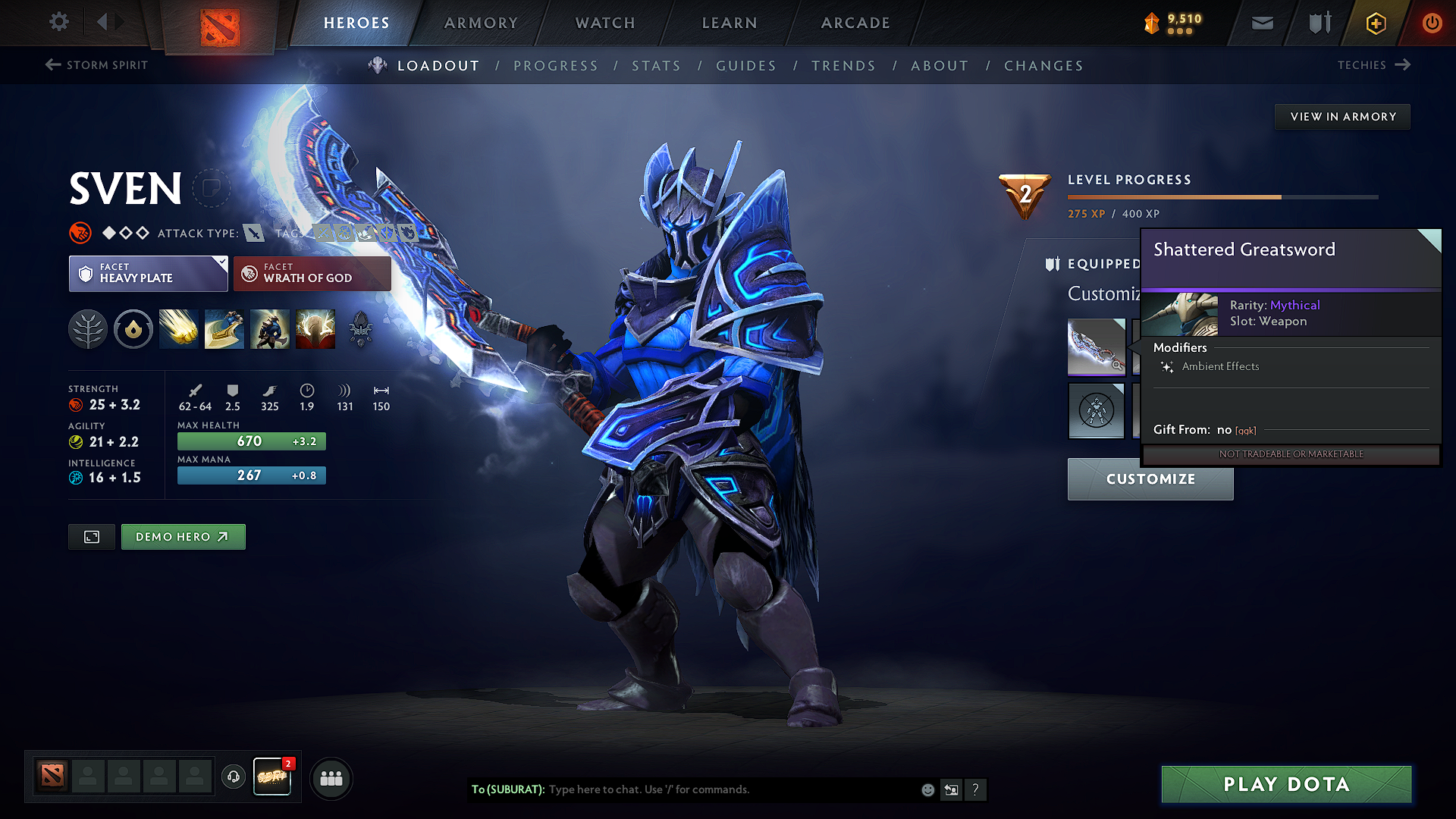This screenshot has height=819, width=1456.
Task: Click VIEW IN ARMORY
Action: click(1342, 116)
